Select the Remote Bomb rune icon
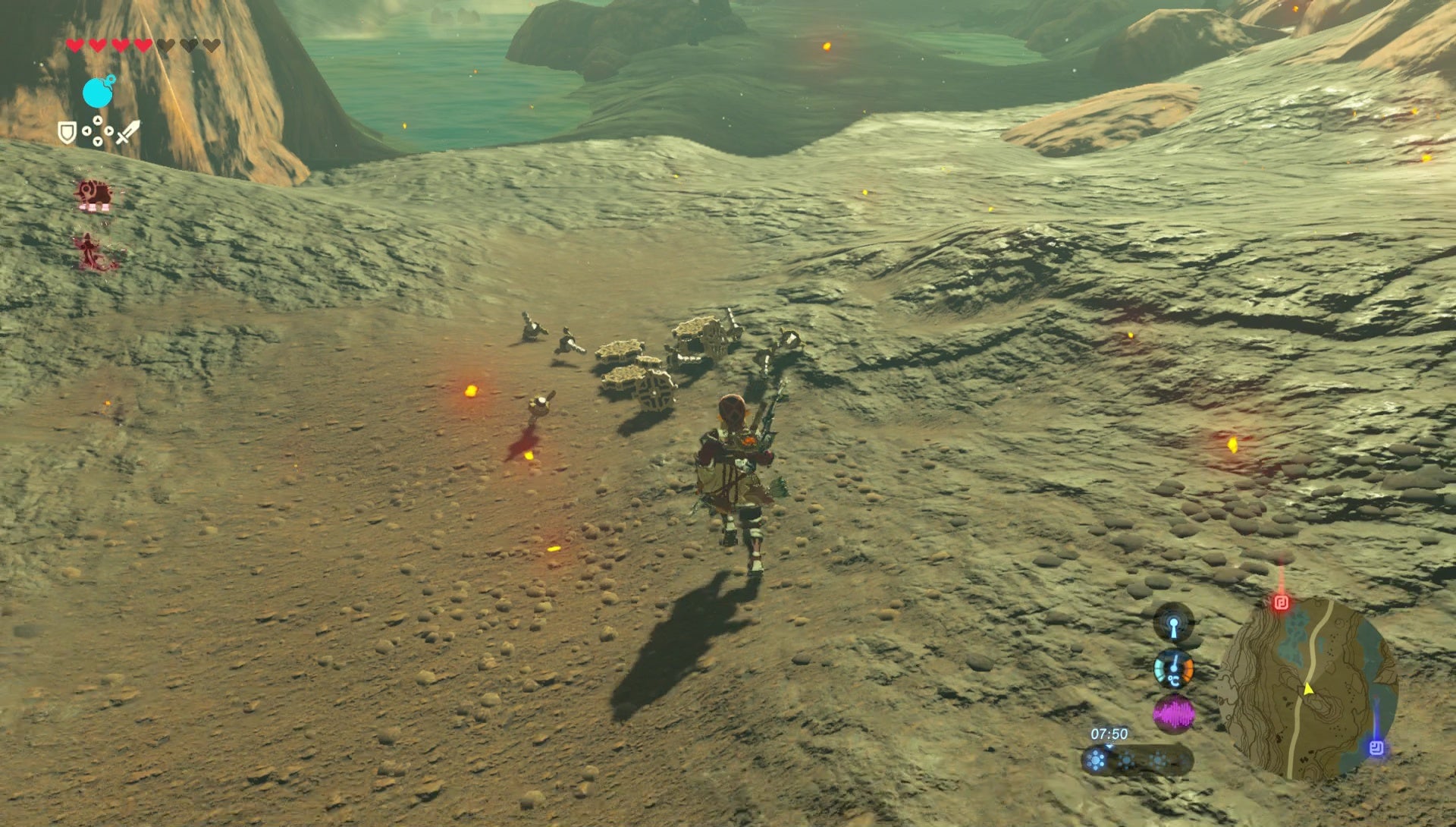1456x827 pixels. (98, 92)
